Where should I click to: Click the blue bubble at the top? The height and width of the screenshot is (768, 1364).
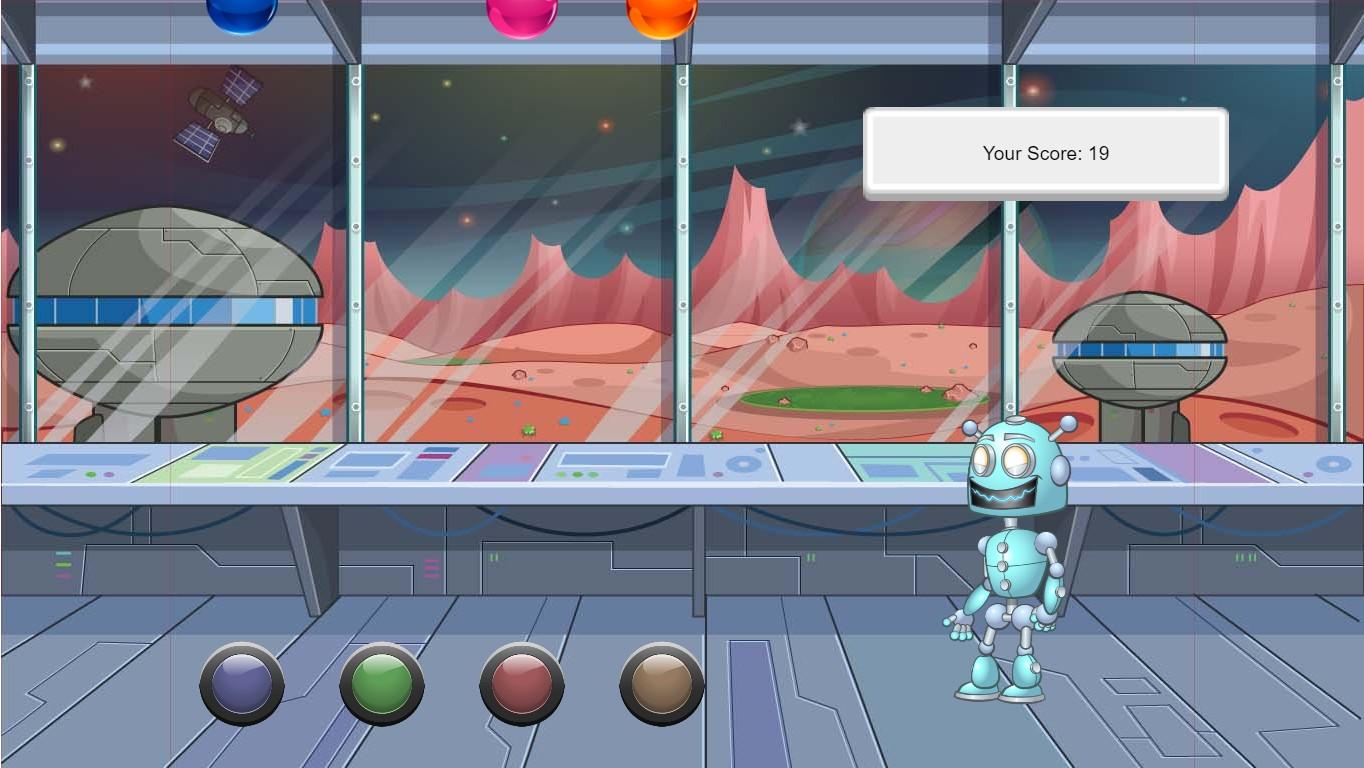point(241,12)
